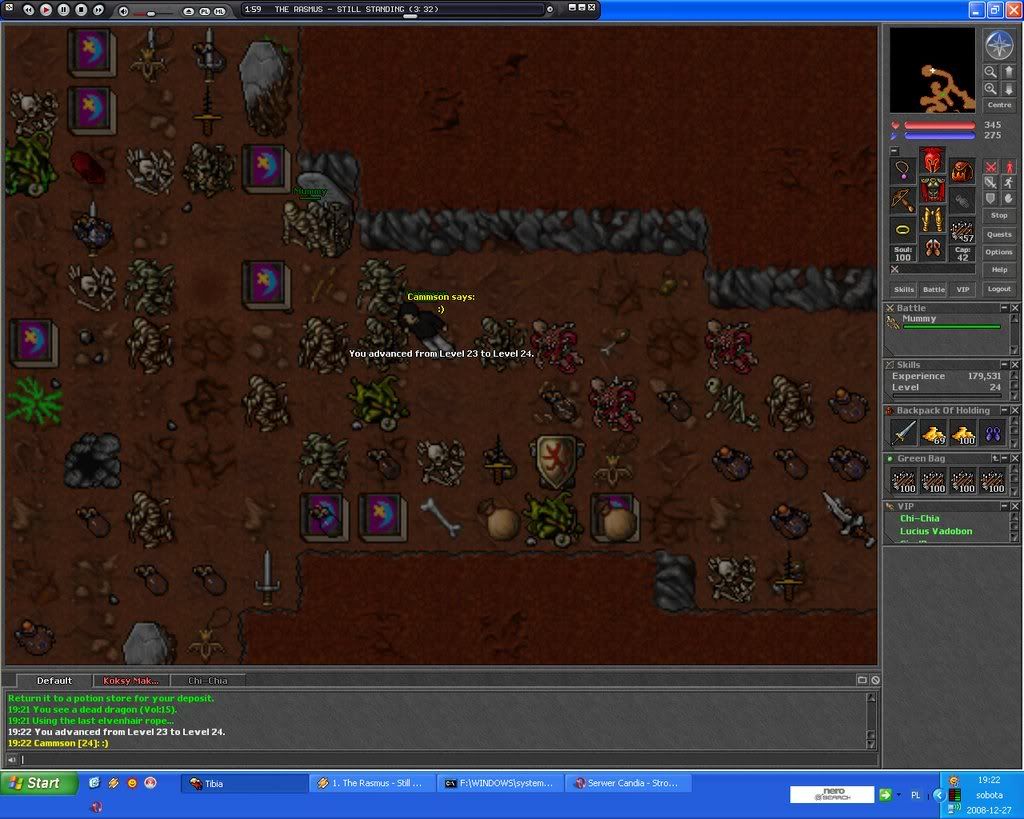This screenshot has width=1024, height=819.
Task: Select the amulet necklace slot
Action: pyautogui.click(x=903, y=171)
